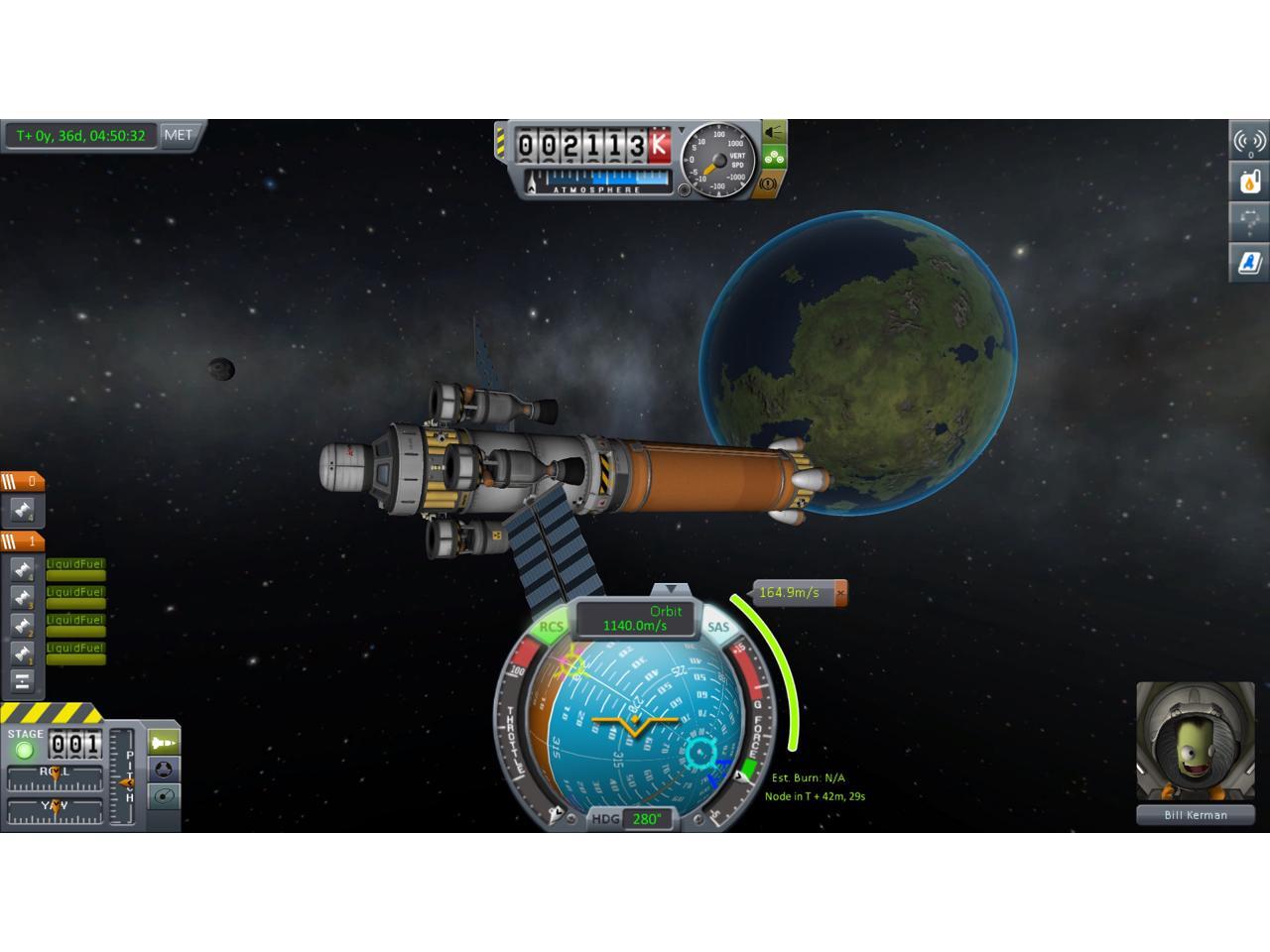
Task: Toggle the MET mission clock button
Action: (x=180, y=136)
